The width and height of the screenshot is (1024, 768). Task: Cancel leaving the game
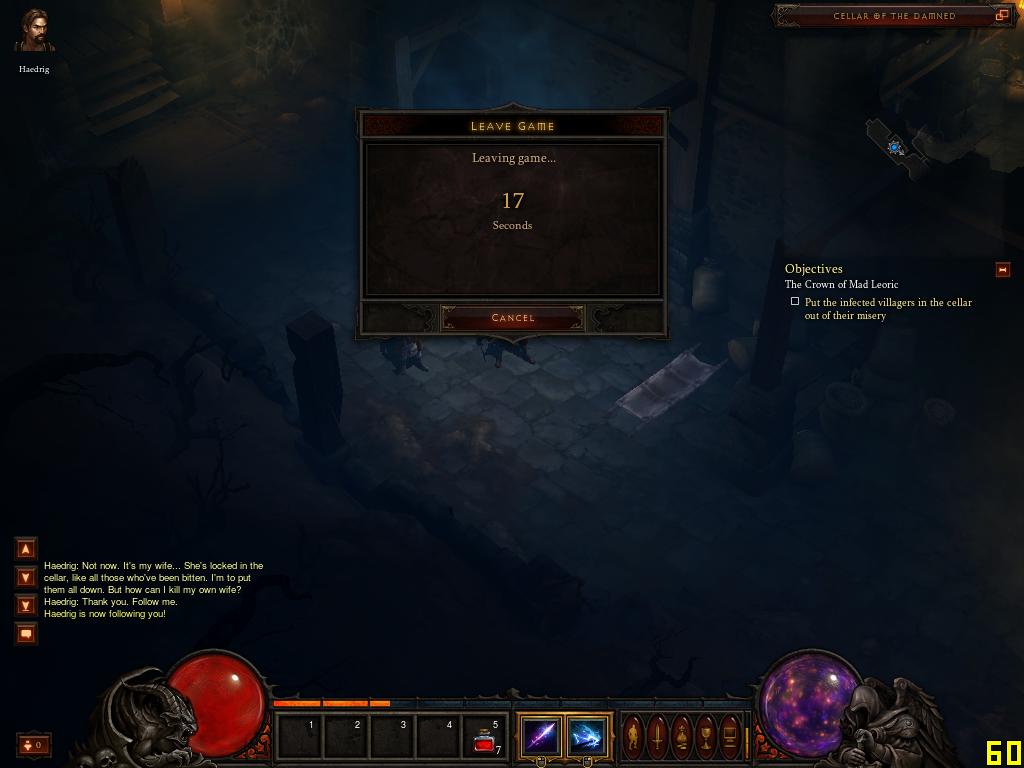(512, 318)
